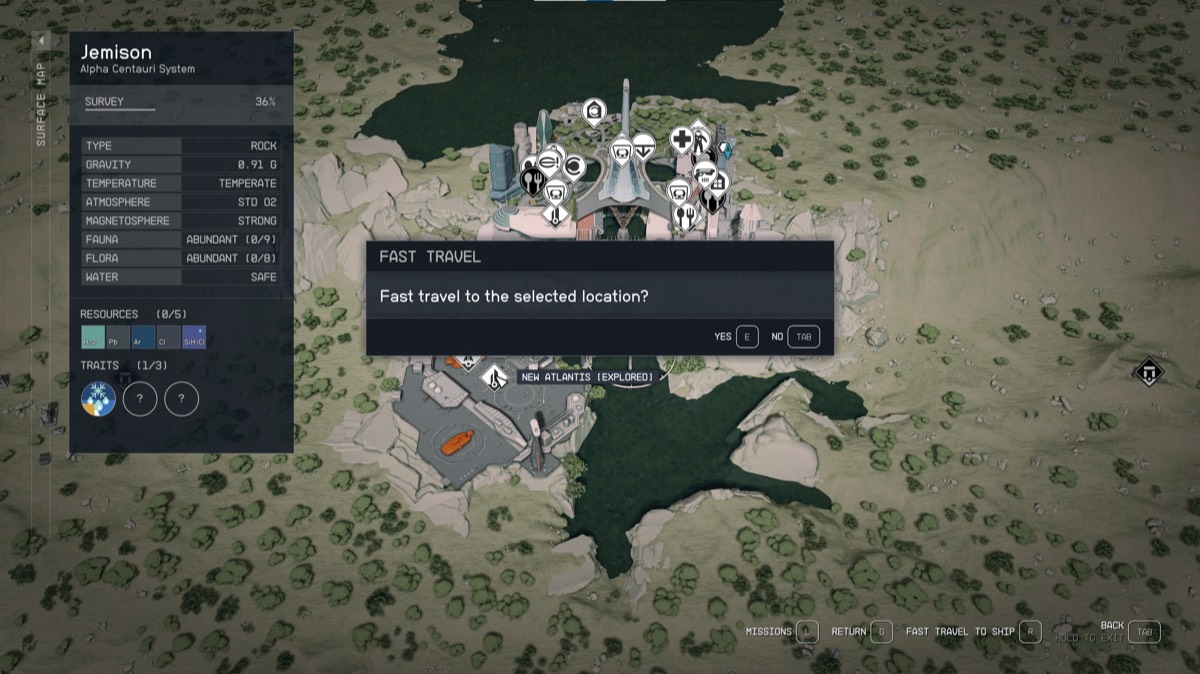Decline fast travel with No

click(x=803, y=337)
